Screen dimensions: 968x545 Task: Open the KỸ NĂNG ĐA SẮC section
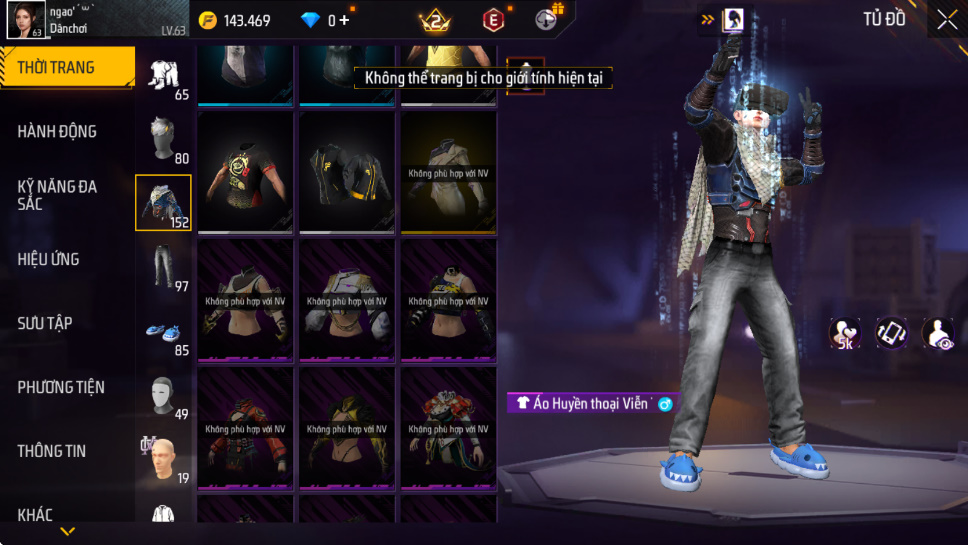click(x=57, y=195)
